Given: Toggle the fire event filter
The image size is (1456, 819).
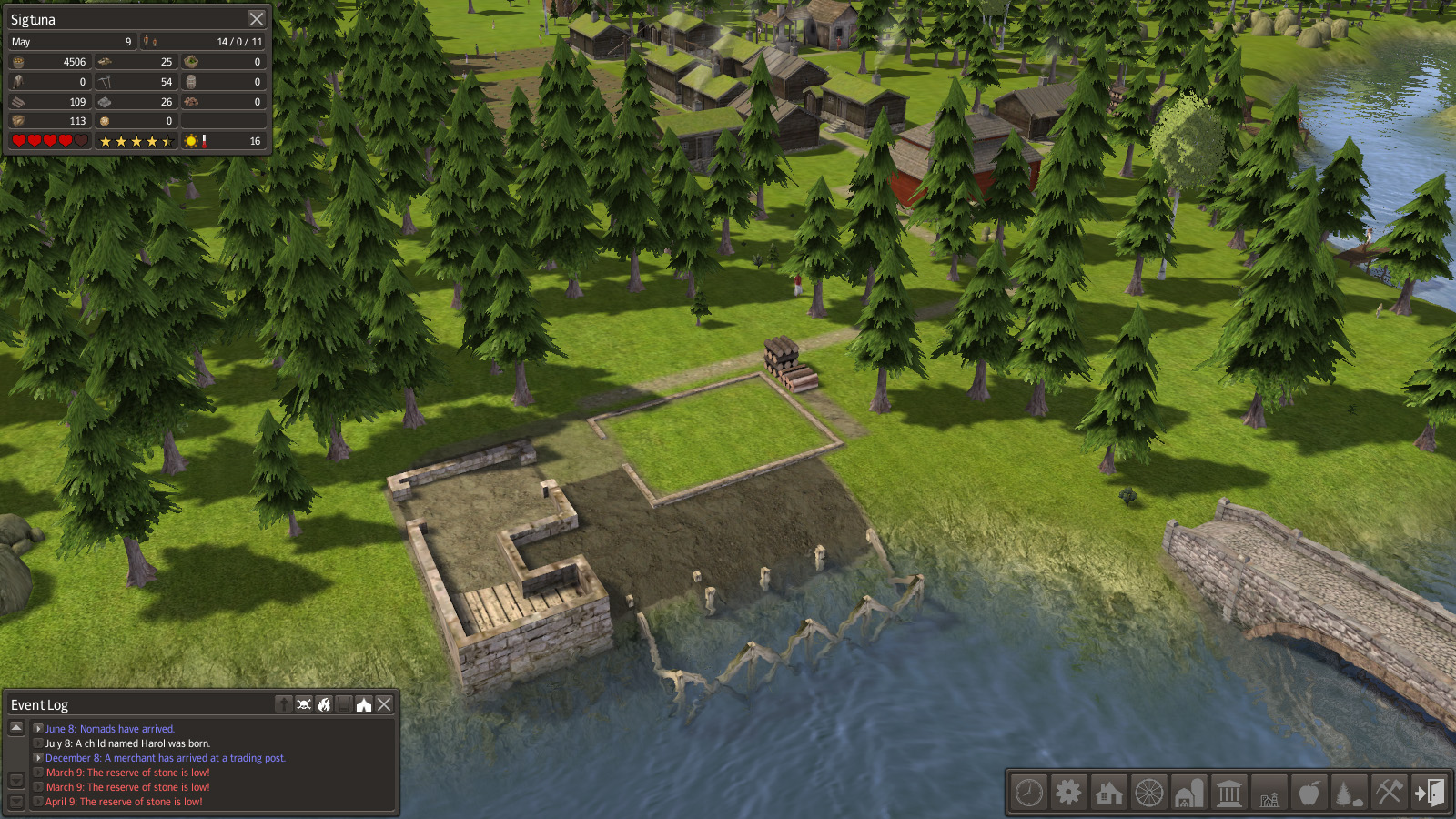Looking at the screenshot, I should click(x=324, y=704).
